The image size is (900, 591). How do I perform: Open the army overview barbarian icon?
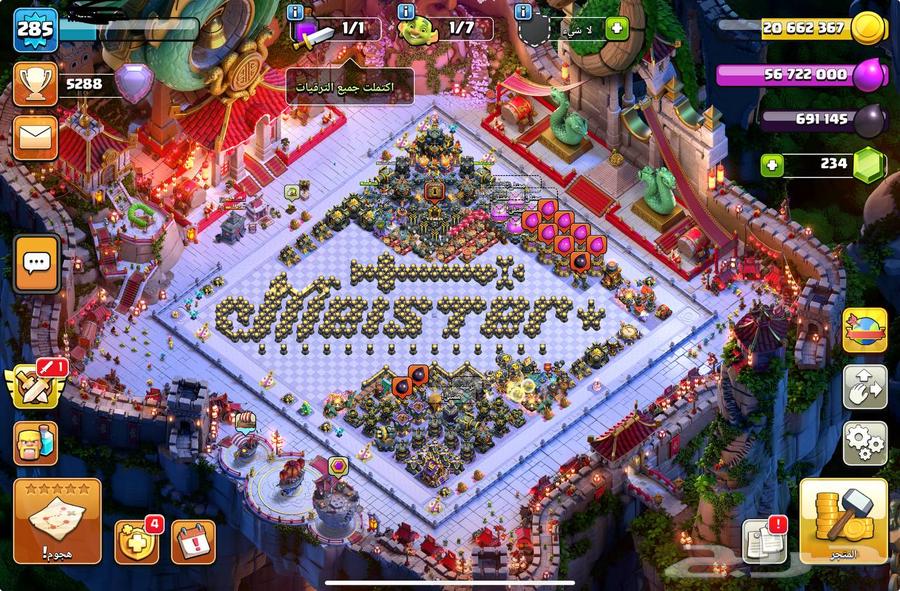click(x=35, y=443)
